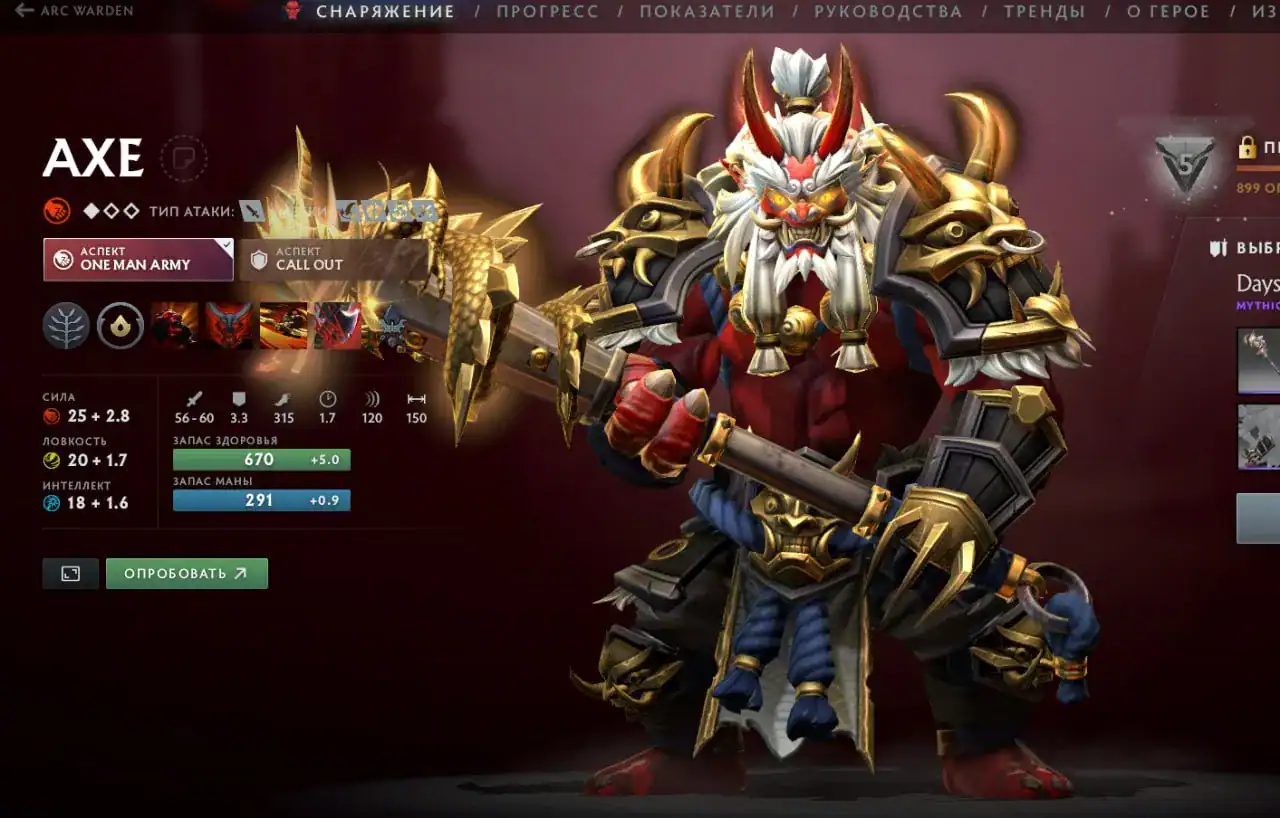Open the О герое tab
This screenshot has width=1280, height=818.
coord(1168,12)
